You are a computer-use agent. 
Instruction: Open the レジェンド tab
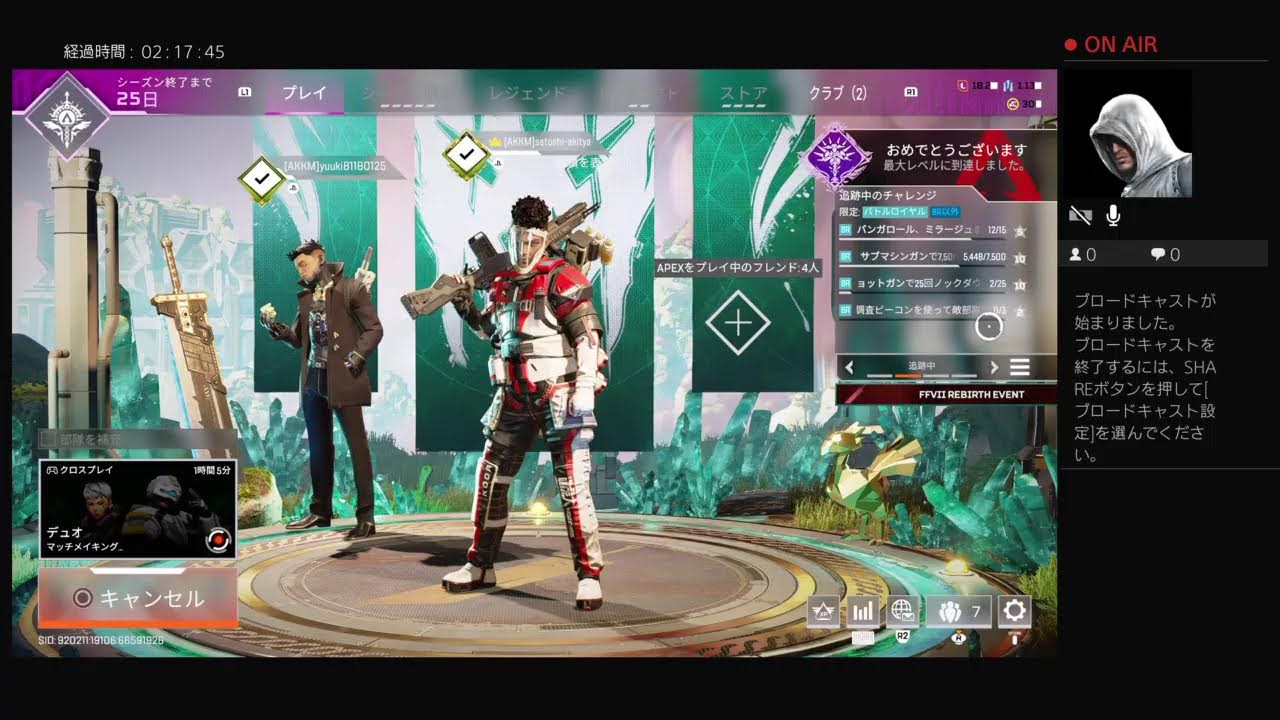527,94
